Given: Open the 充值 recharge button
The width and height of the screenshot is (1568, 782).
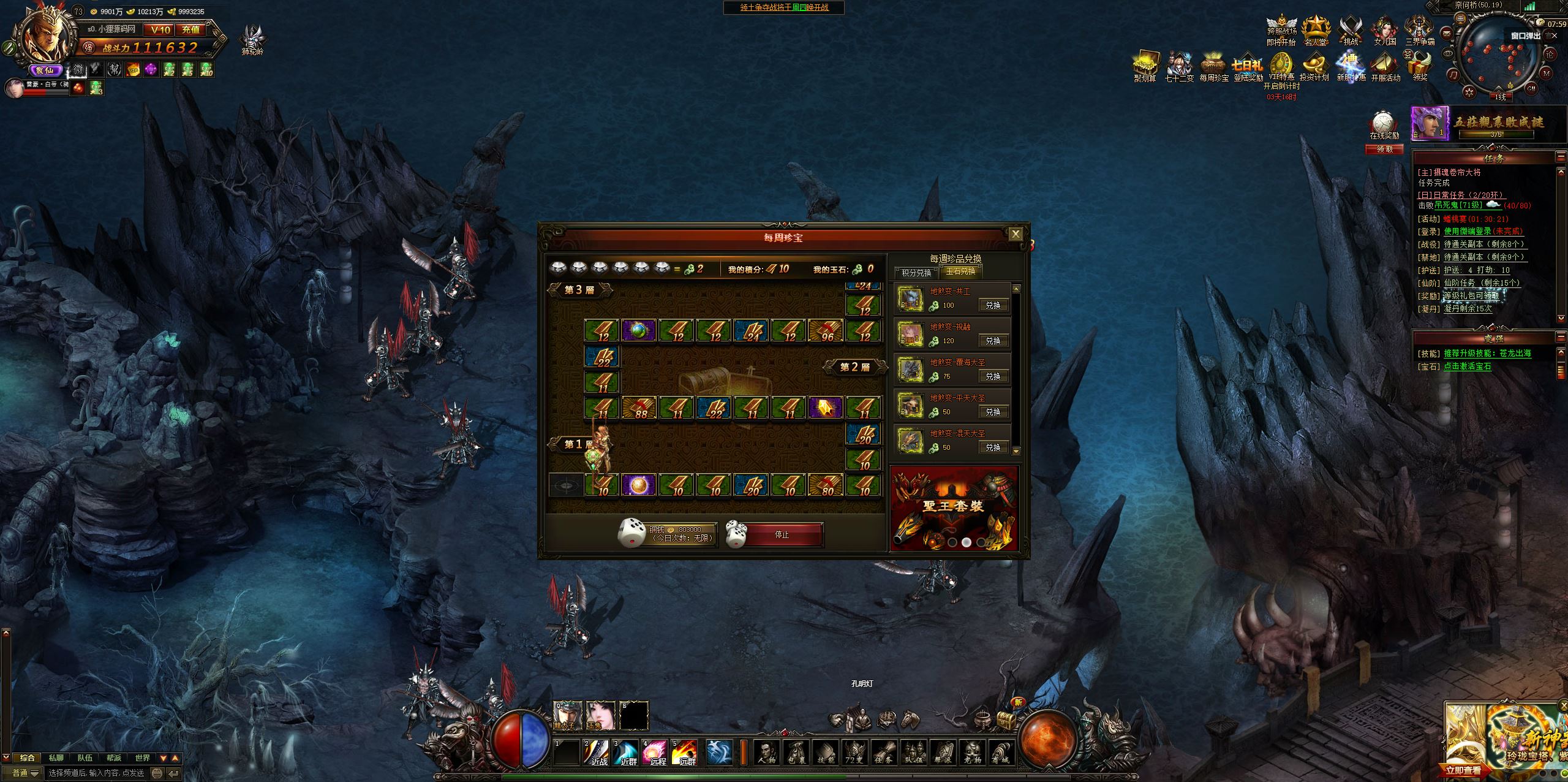Looking at the screenshot, I should [190, 29].
